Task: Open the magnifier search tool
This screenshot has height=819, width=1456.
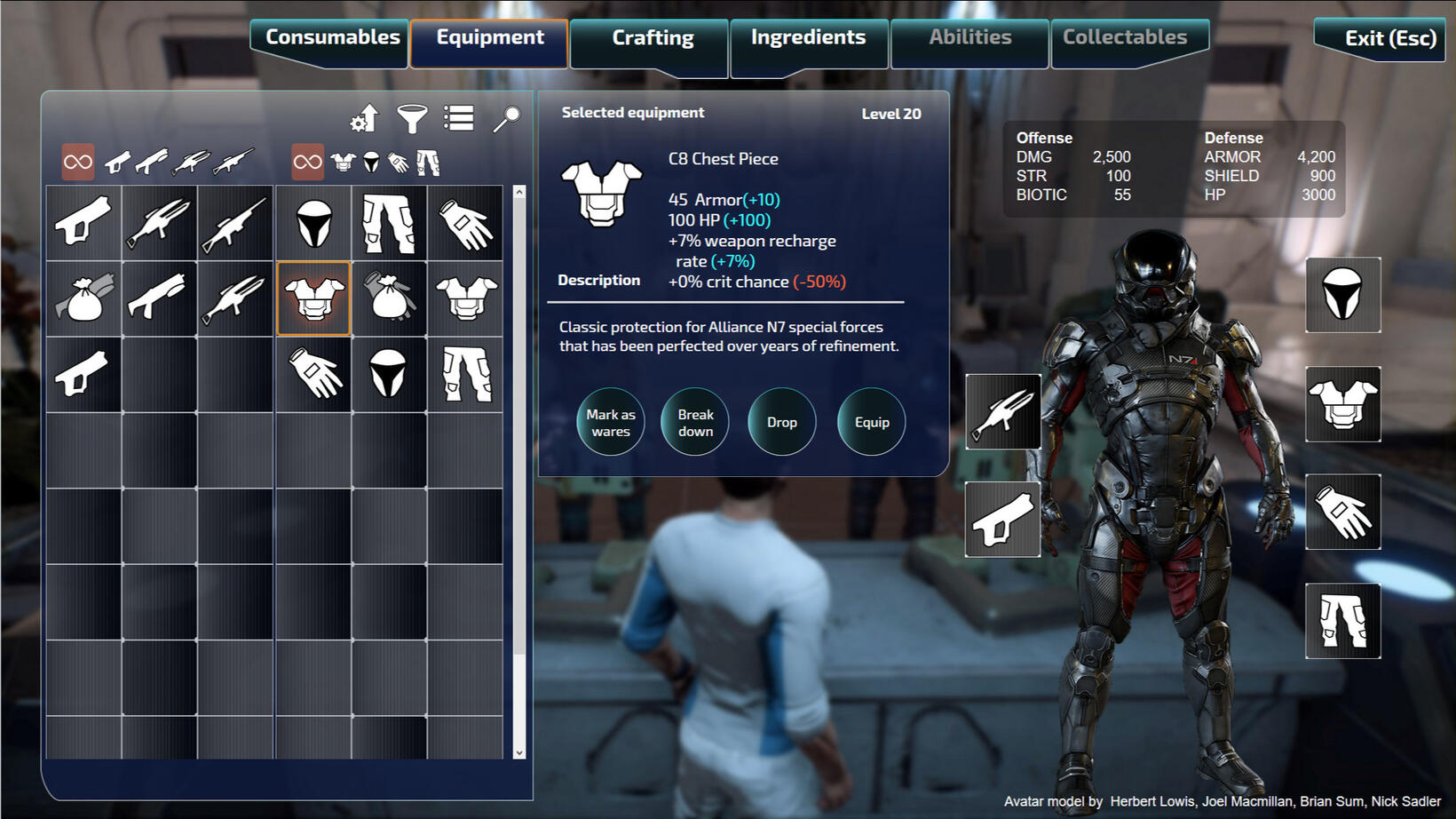Action: (506, 118)
